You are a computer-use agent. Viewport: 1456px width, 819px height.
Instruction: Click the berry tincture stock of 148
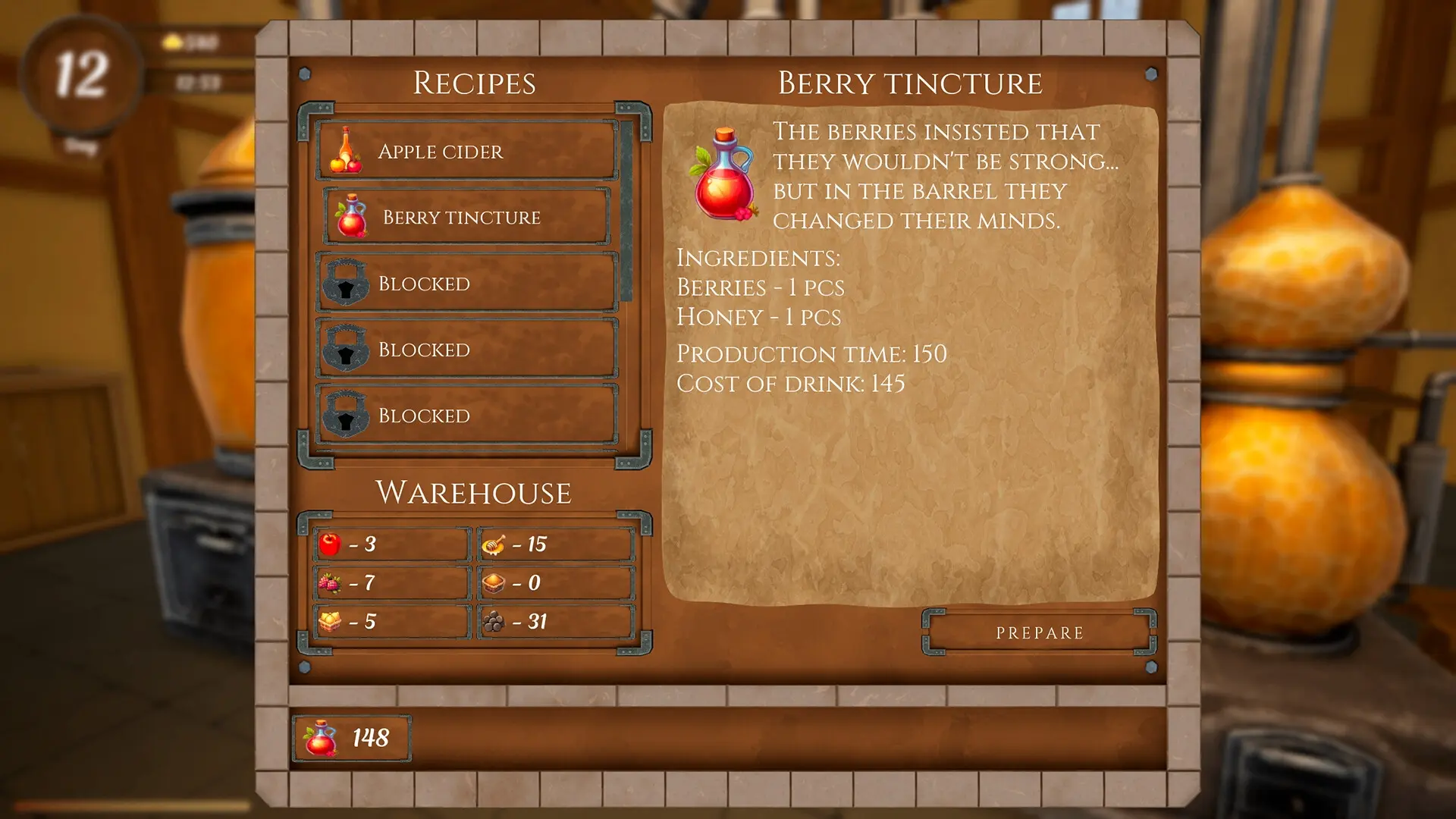[352, 738]
